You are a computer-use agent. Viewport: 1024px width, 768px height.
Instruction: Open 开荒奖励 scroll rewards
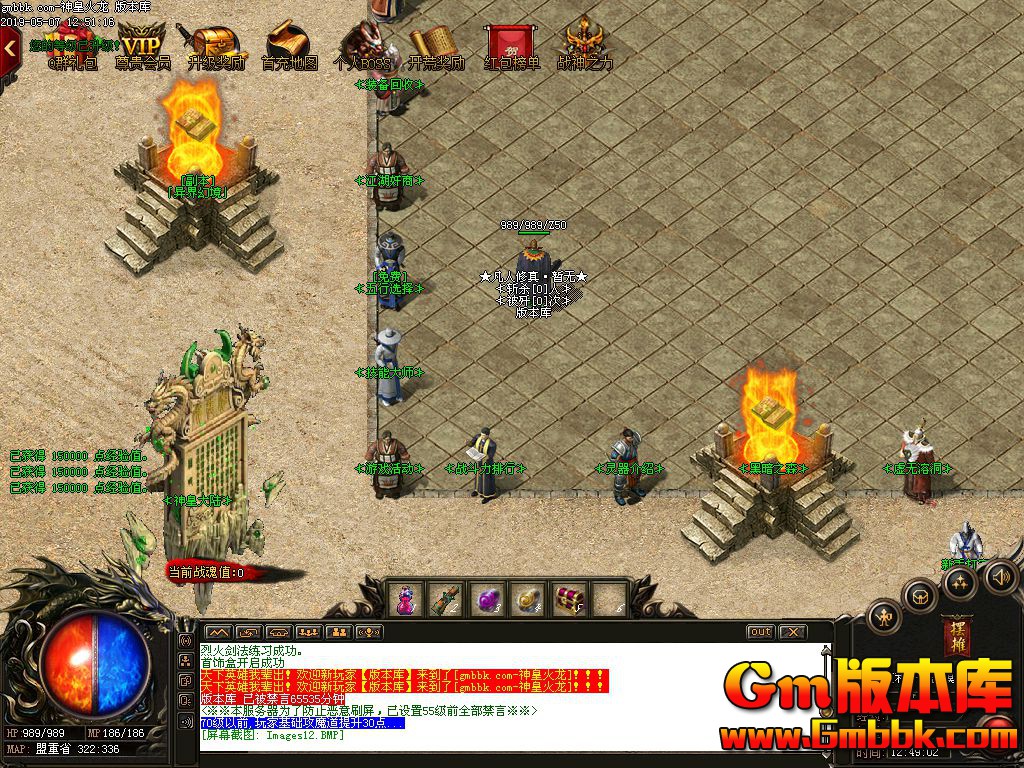[436, 45]
